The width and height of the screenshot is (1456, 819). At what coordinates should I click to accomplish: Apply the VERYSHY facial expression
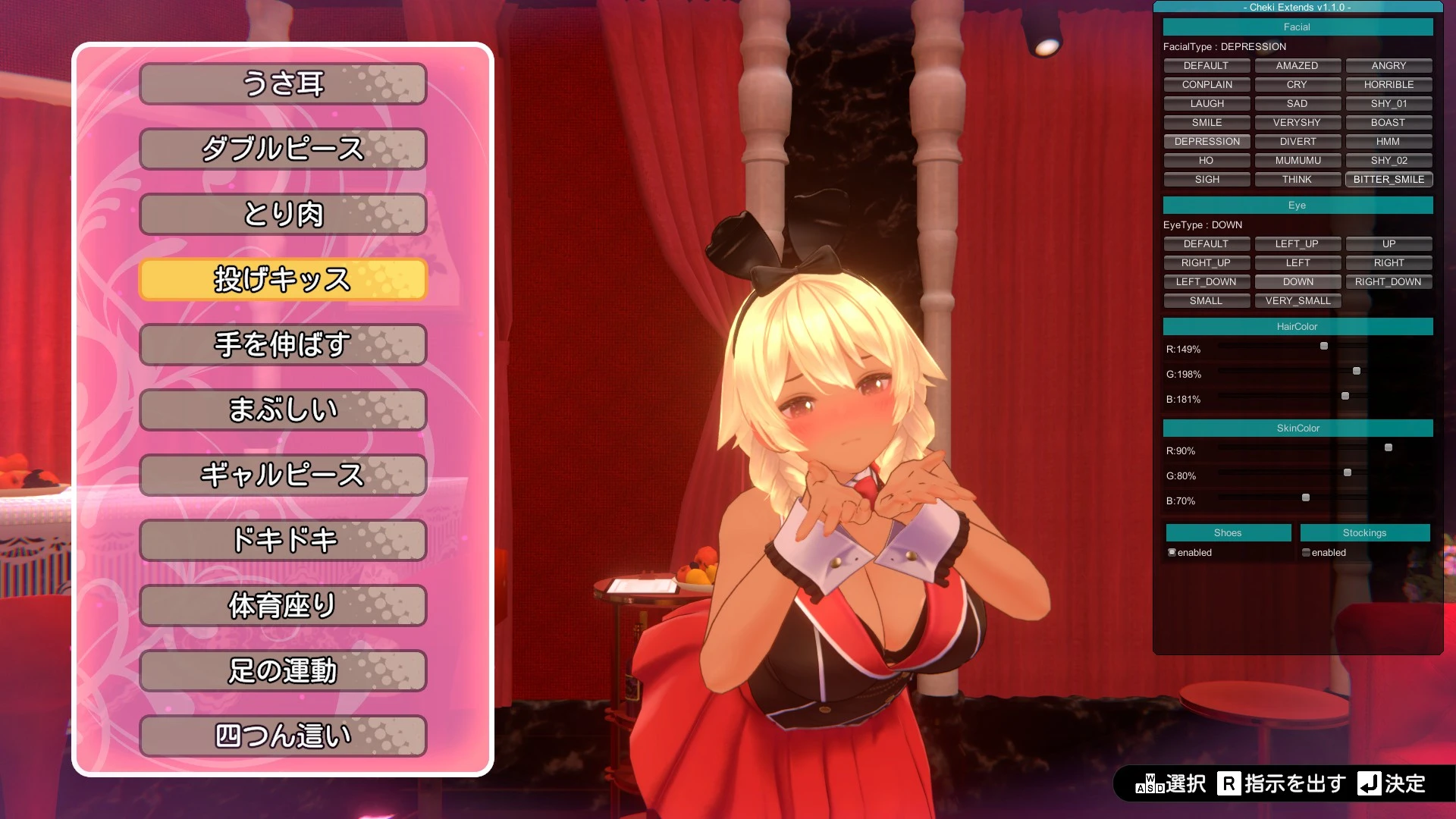pyautogui.click(x=1297, y=122)
